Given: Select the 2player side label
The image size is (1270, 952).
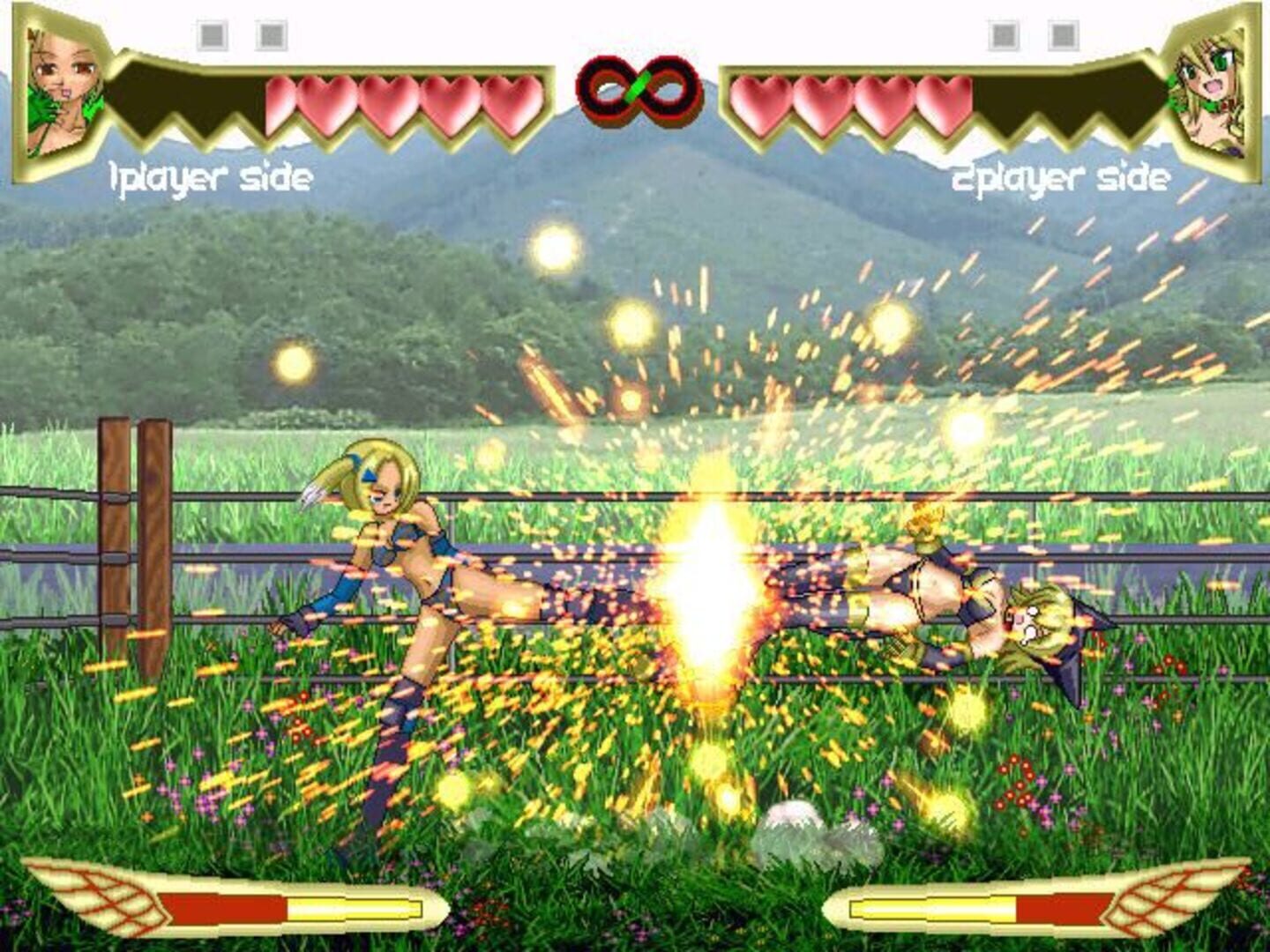Looking at the screenshot, I should click(x=1061, y=176).
